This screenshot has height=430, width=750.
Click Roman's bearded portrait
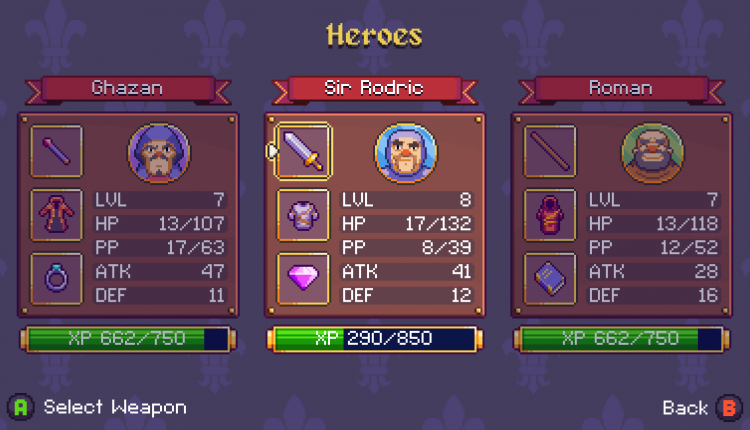652,152
